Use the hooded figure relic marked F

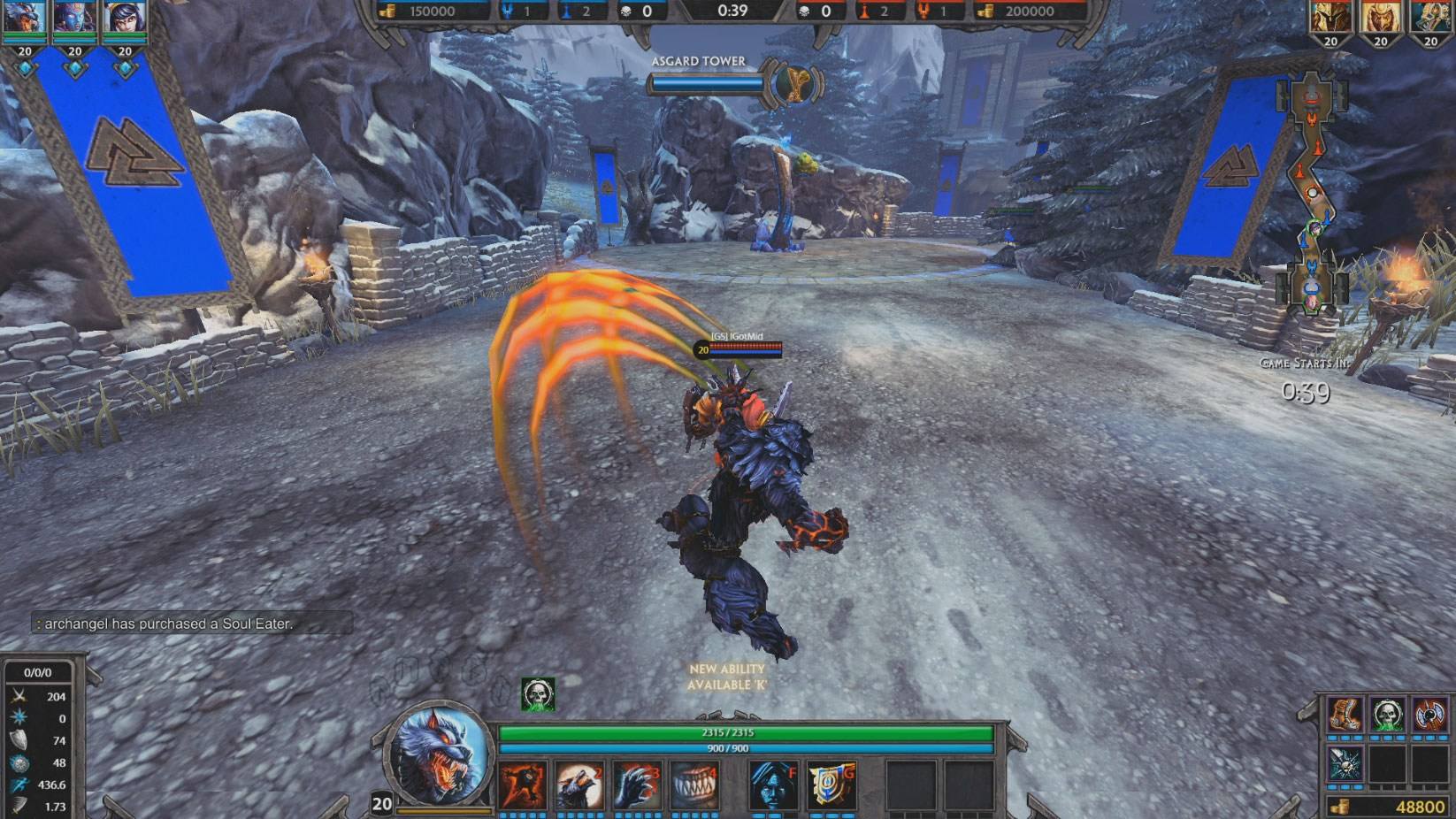click(773, 785)
